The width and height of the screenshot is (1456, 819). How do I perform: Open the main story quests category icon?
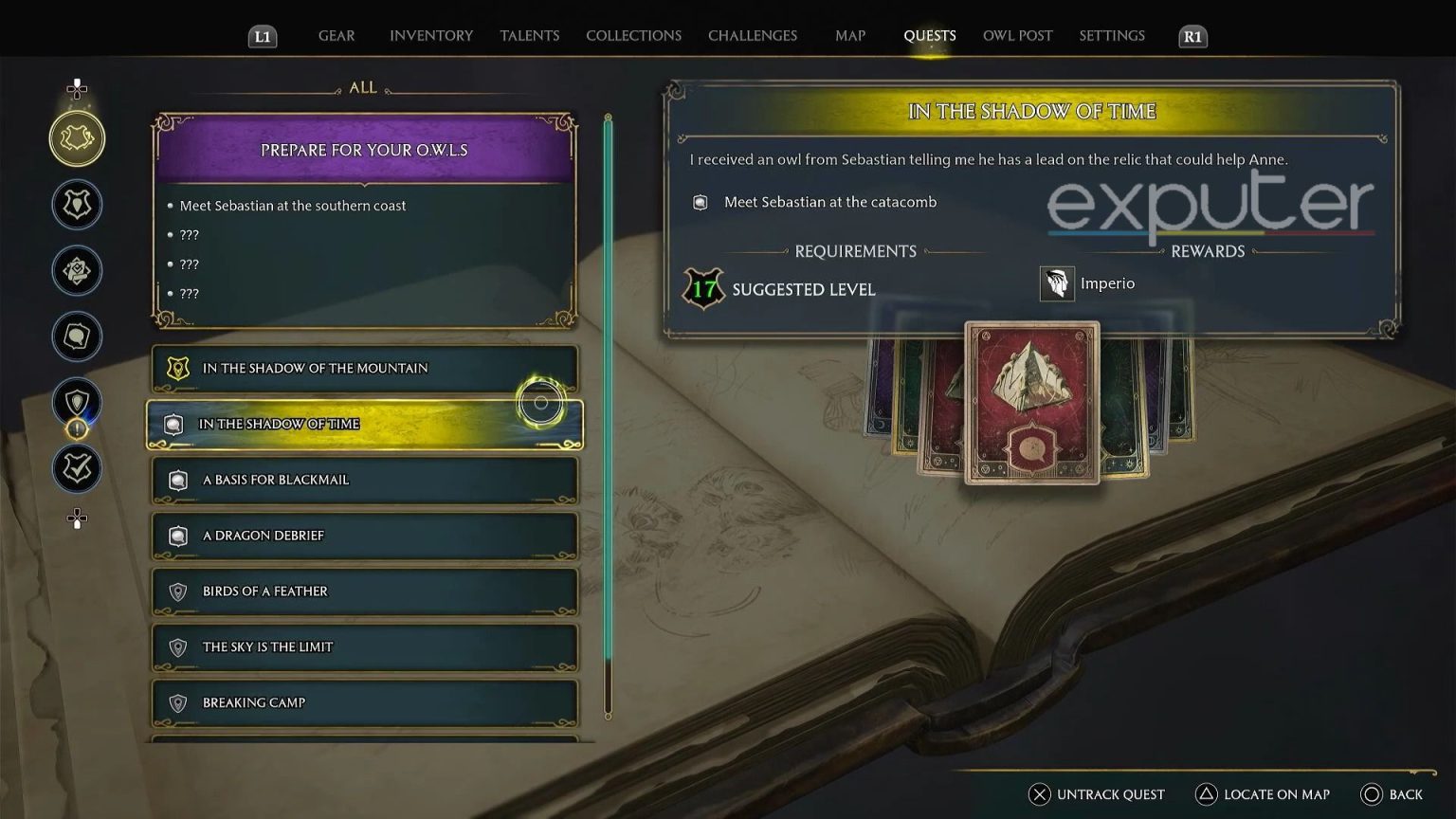pyautogui.click(x=77, y=204)
